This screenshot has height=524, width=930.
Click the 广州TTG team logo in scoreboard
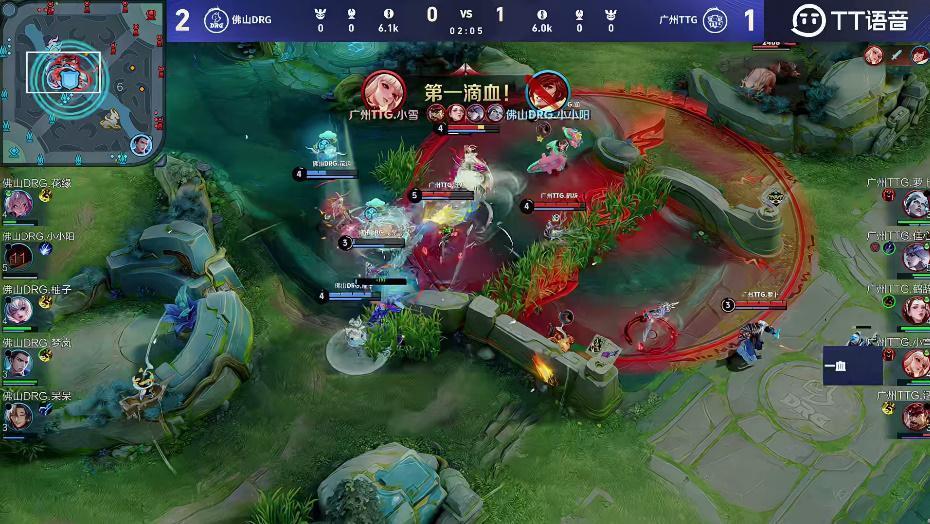click(x=714, y=20)
